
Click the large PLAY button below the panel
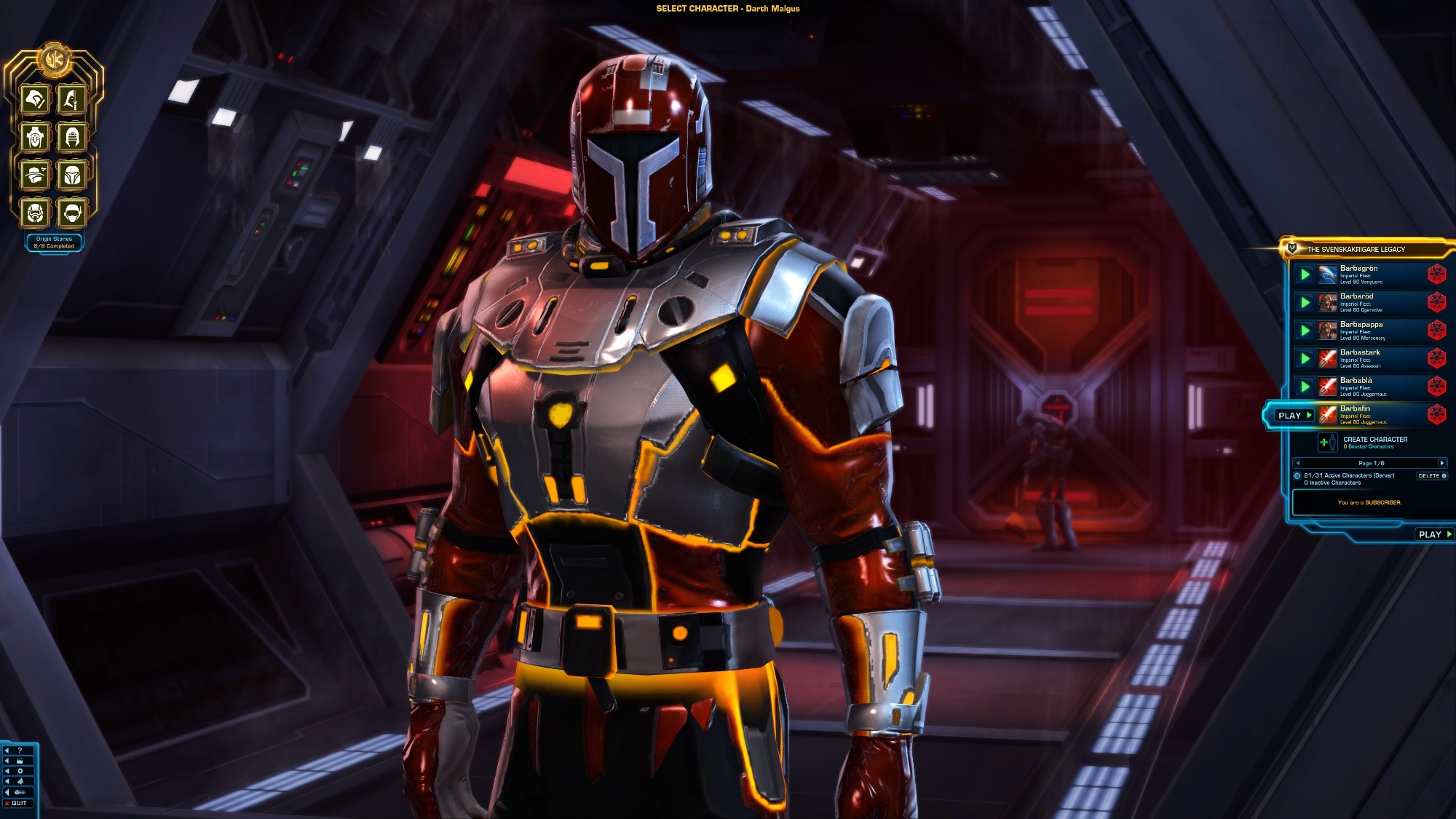(1434, 534)
